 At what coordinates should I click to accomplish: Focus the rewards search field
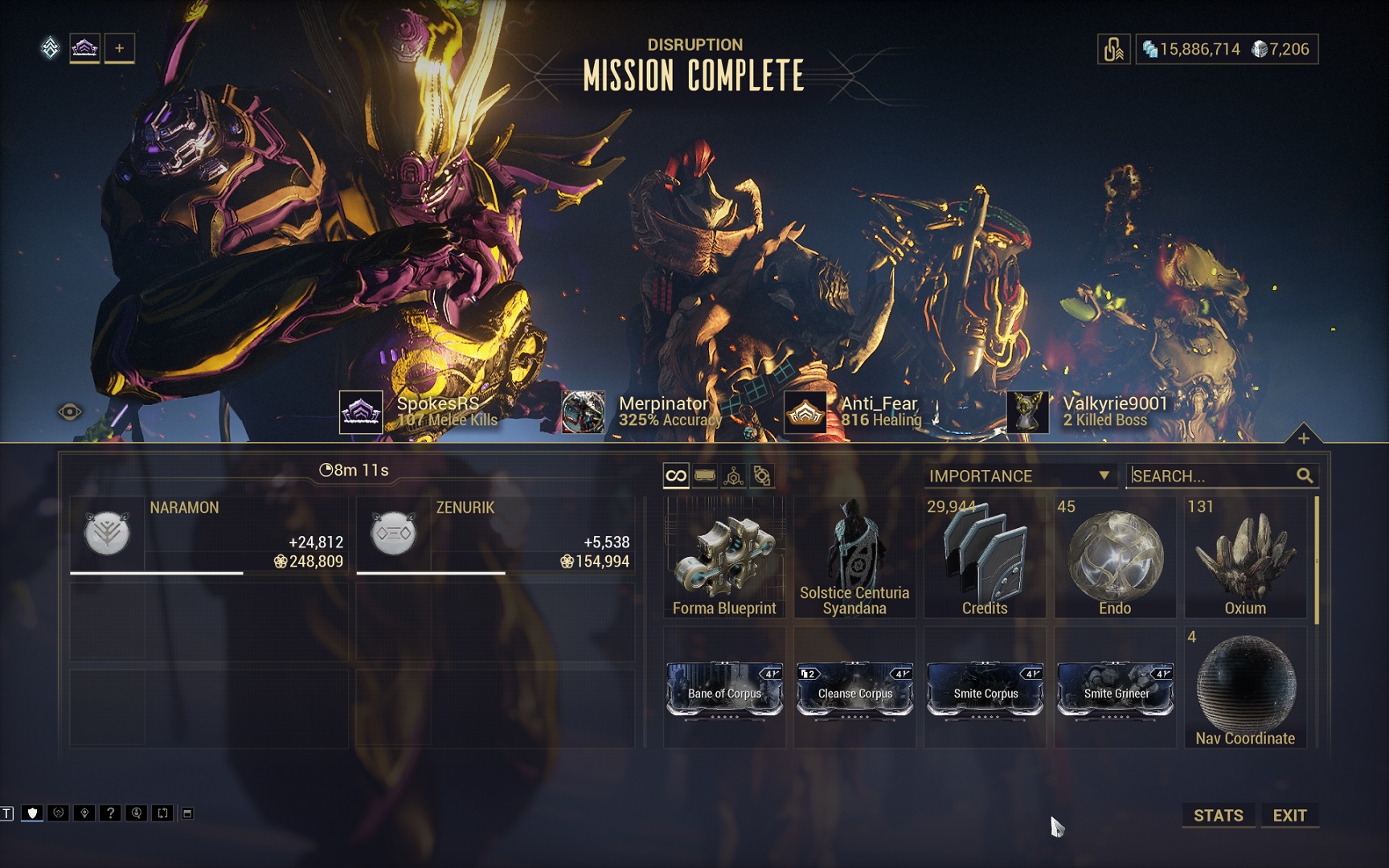(1212, 476)
